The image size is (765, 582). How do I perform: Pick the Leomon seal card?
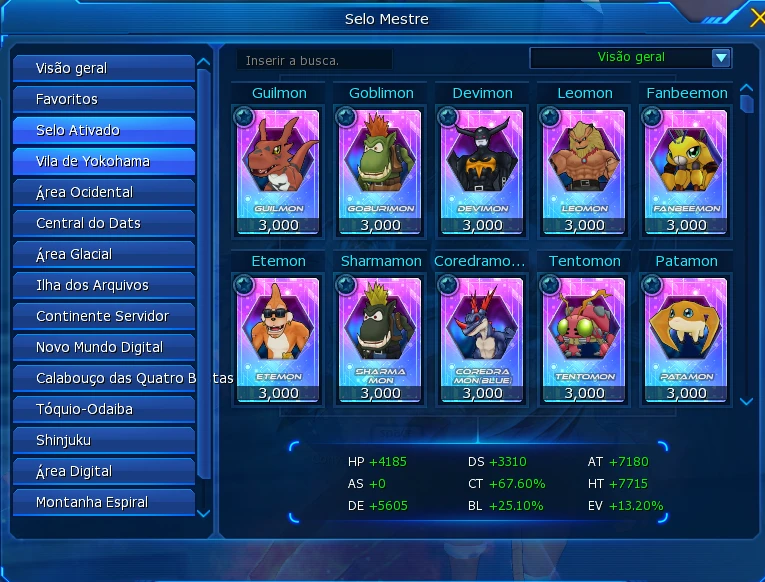point(584,165)
